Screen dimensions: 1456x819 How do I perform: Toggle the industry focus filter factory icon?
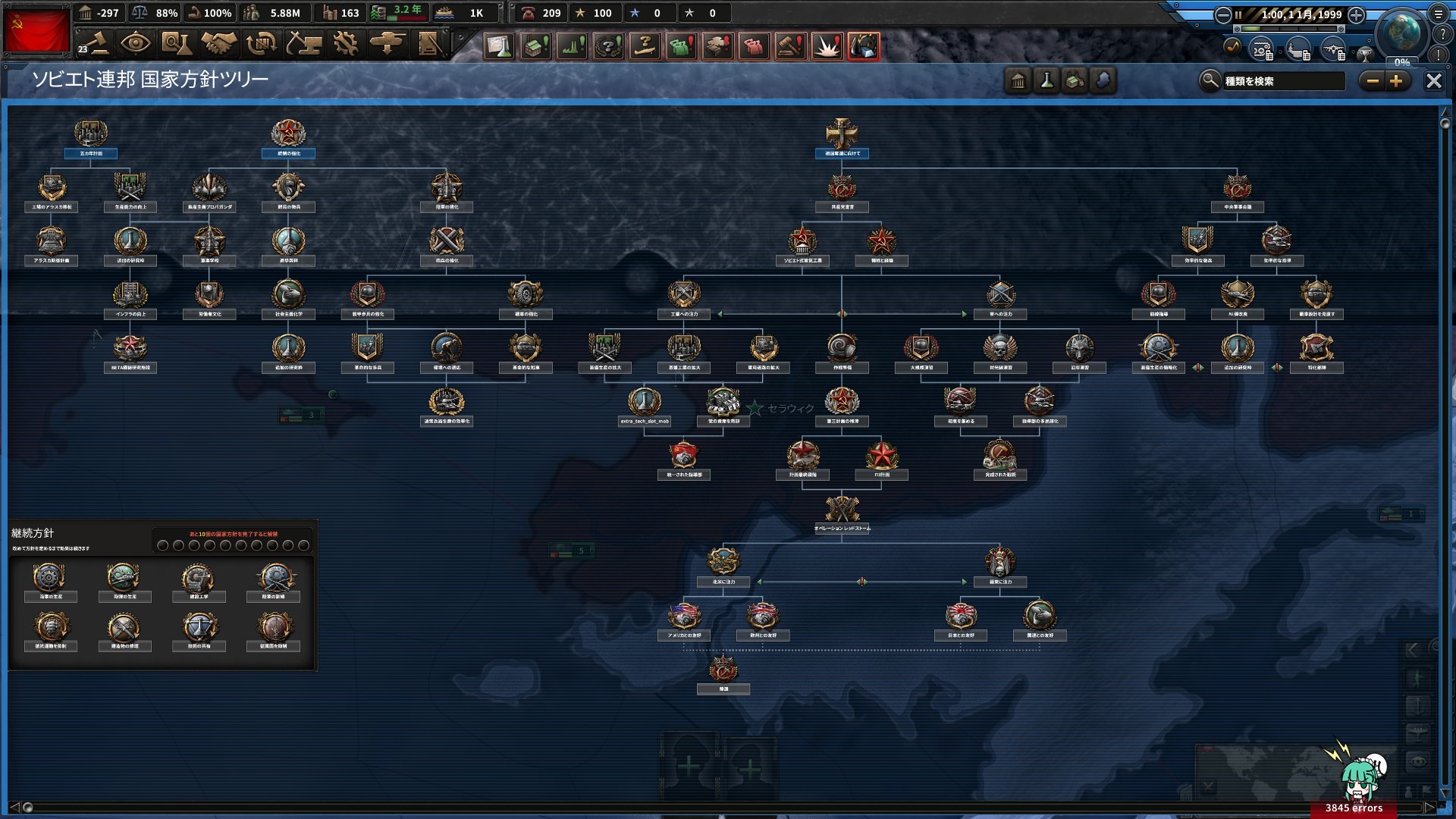pos(1075,80)
